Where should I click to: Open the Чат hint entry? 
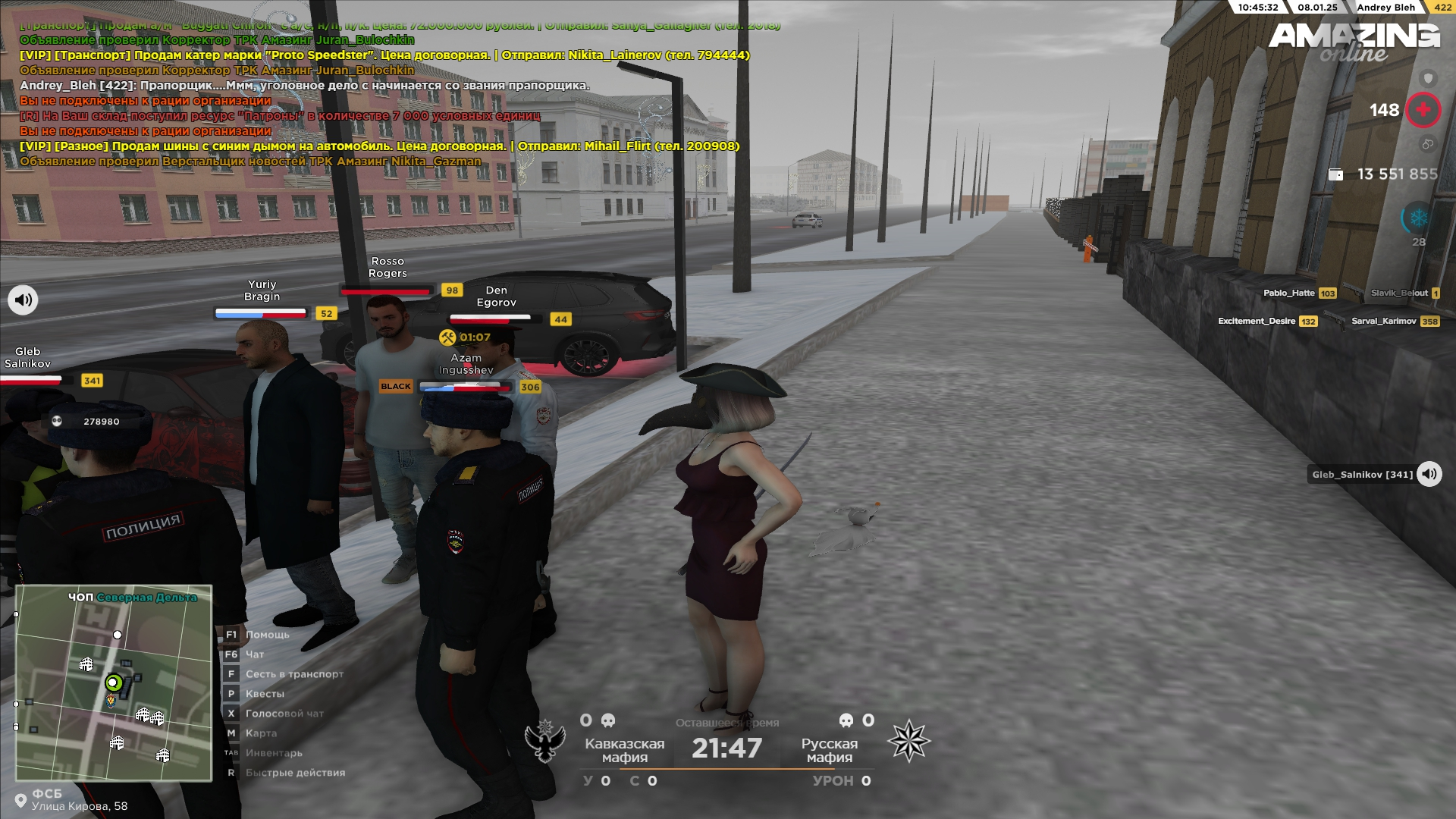254,654
